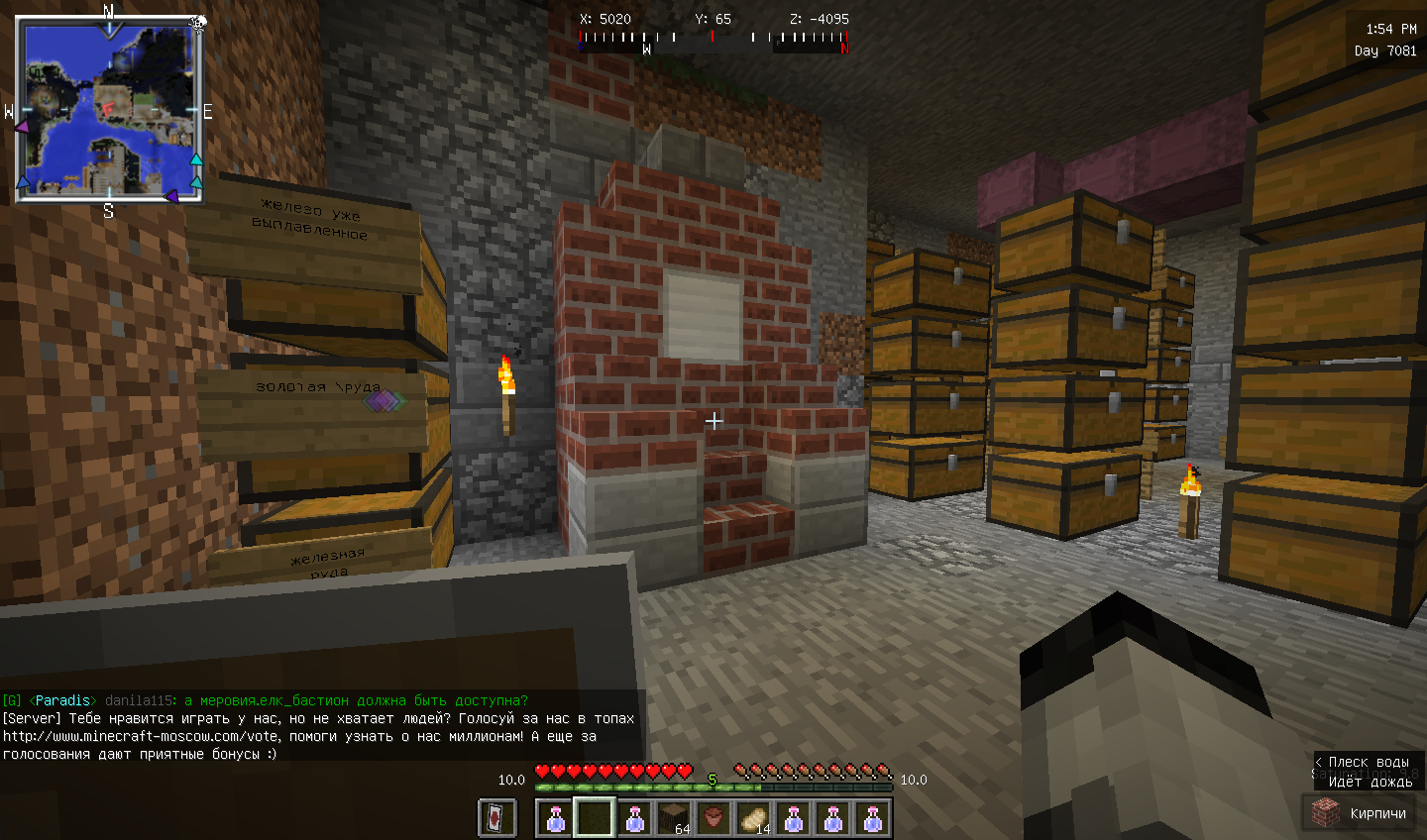Viewport: 1427px width, 840px height.
Task: Click the off-hand slot with the red card item
Action: pos(497,818)
